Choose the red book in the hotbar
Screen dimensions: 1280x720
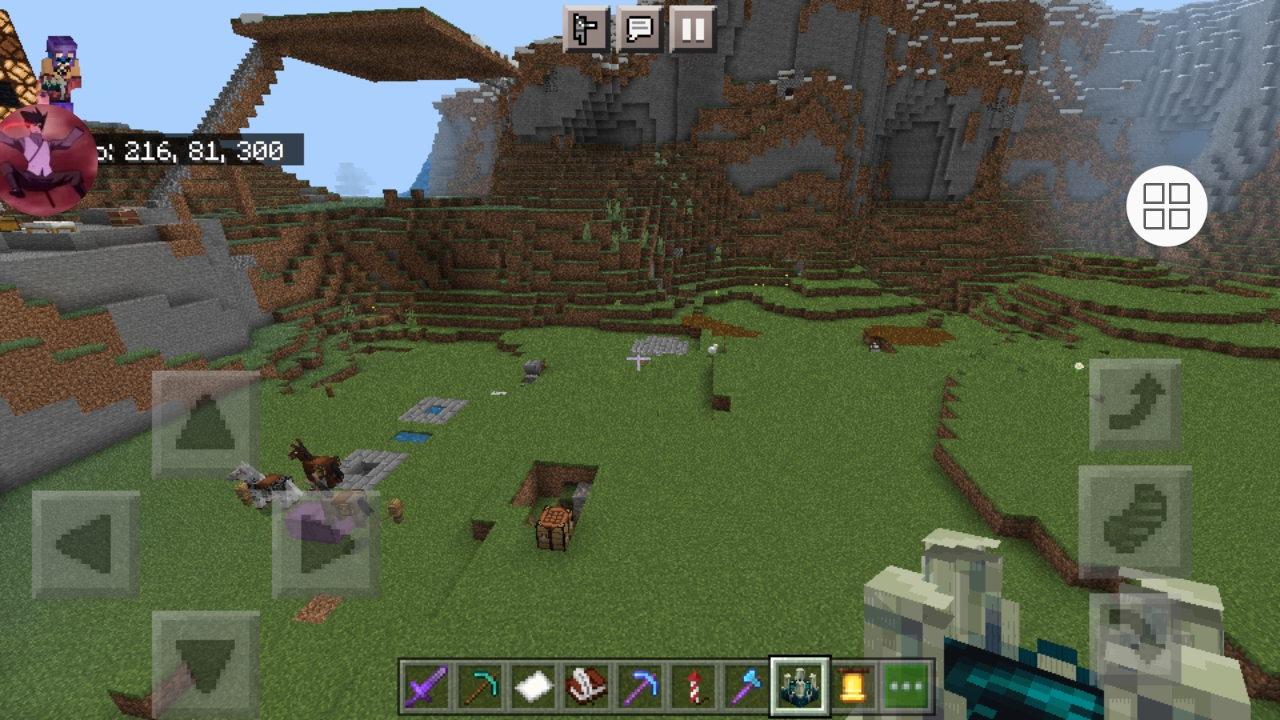pyautogui.click(x=587, y=687)
